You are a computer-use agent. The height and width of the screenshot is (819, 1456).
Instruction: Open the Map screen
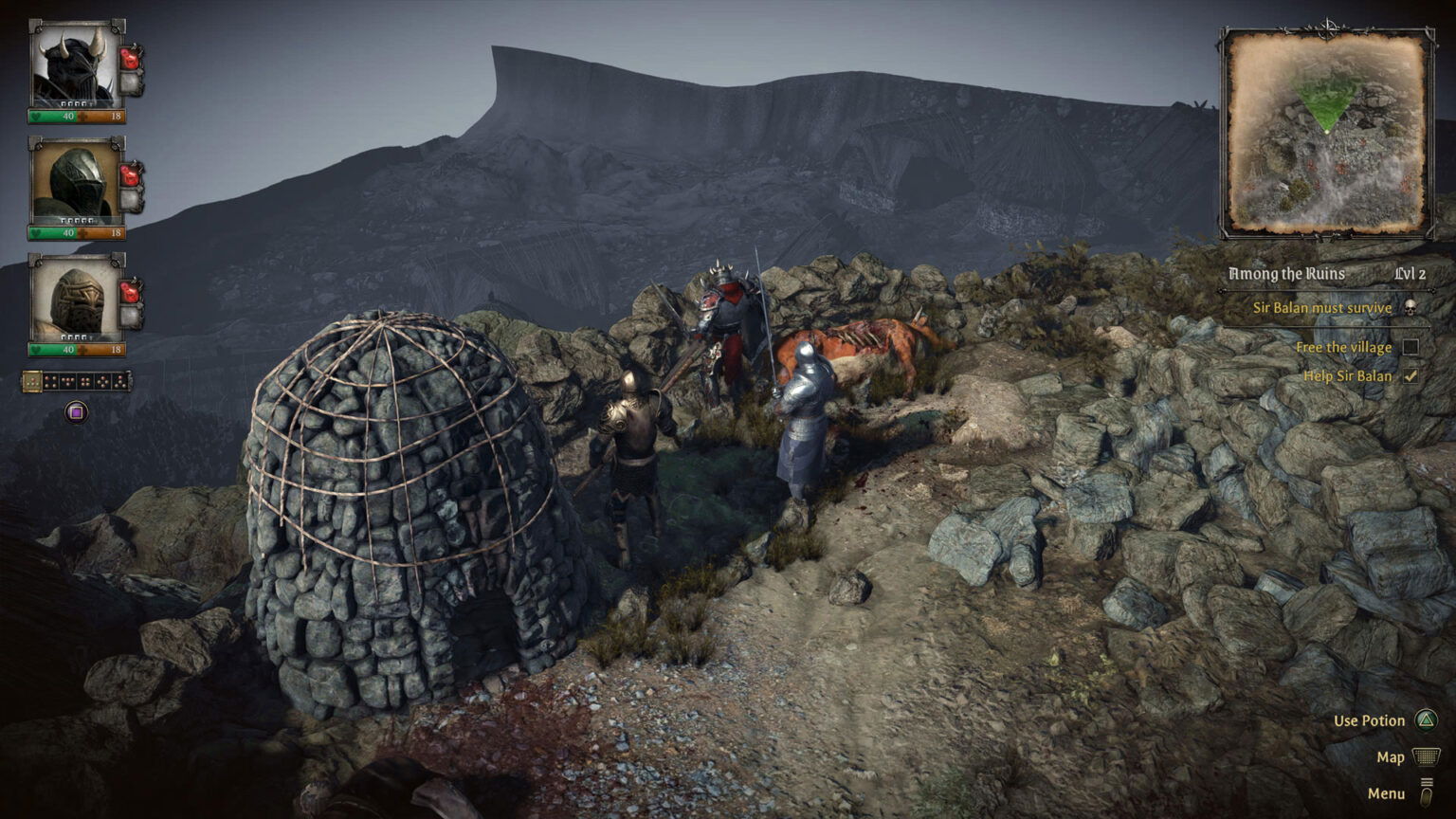[1391, 756]
